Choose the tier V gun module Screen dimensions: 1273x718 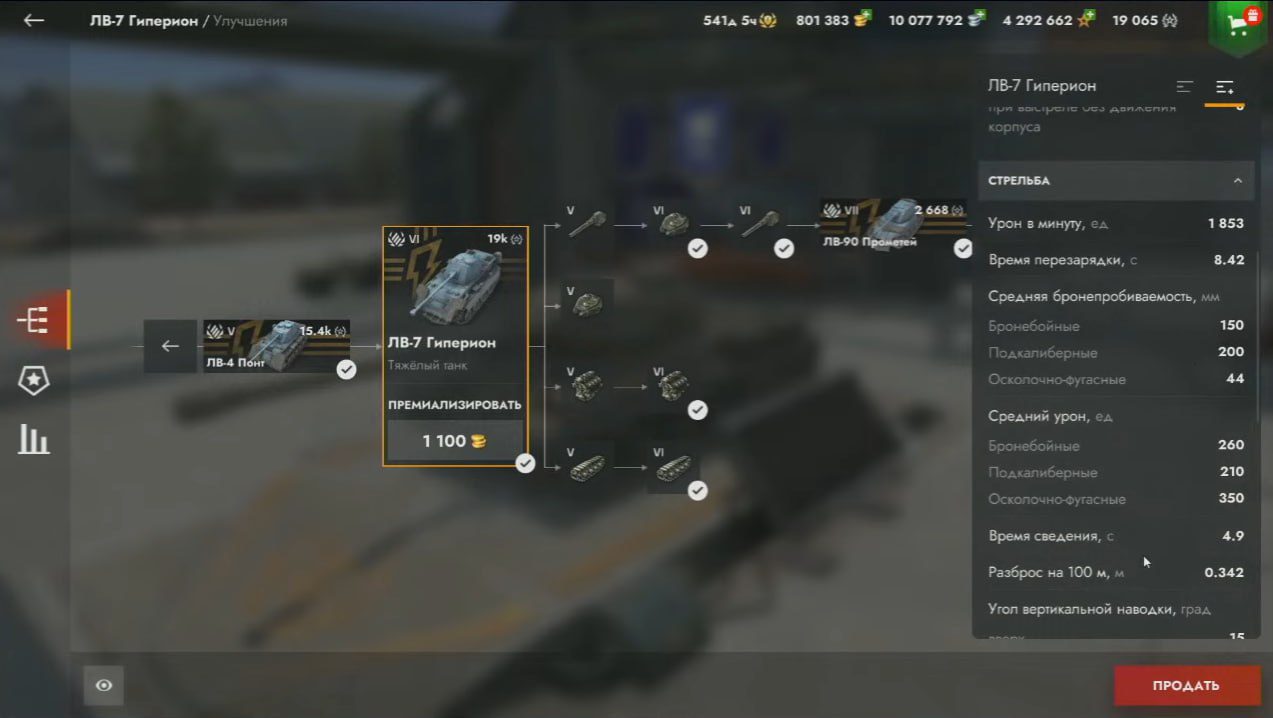tap(587, 224)
